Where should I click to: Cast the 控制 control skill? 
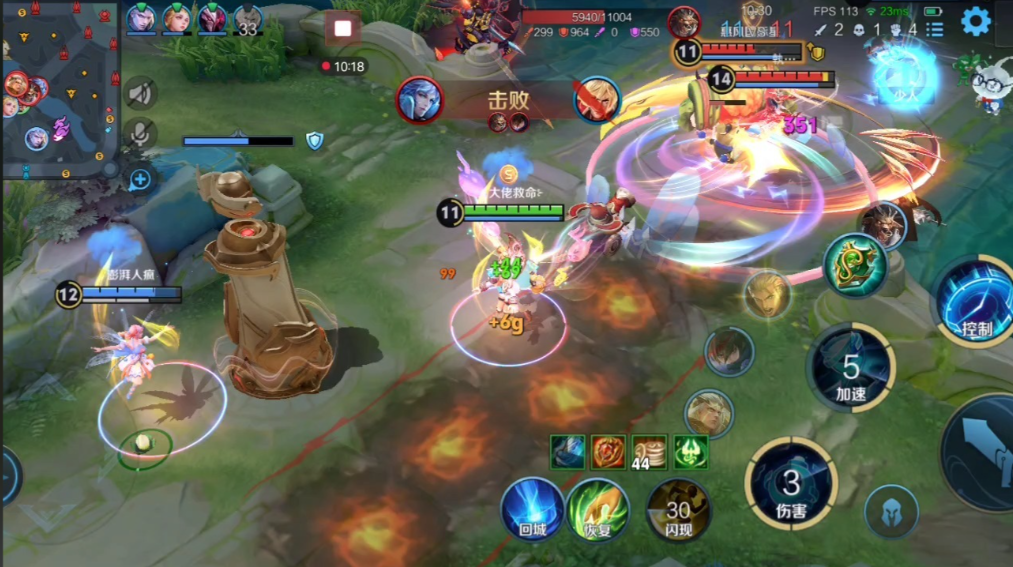tap(975, 300)
